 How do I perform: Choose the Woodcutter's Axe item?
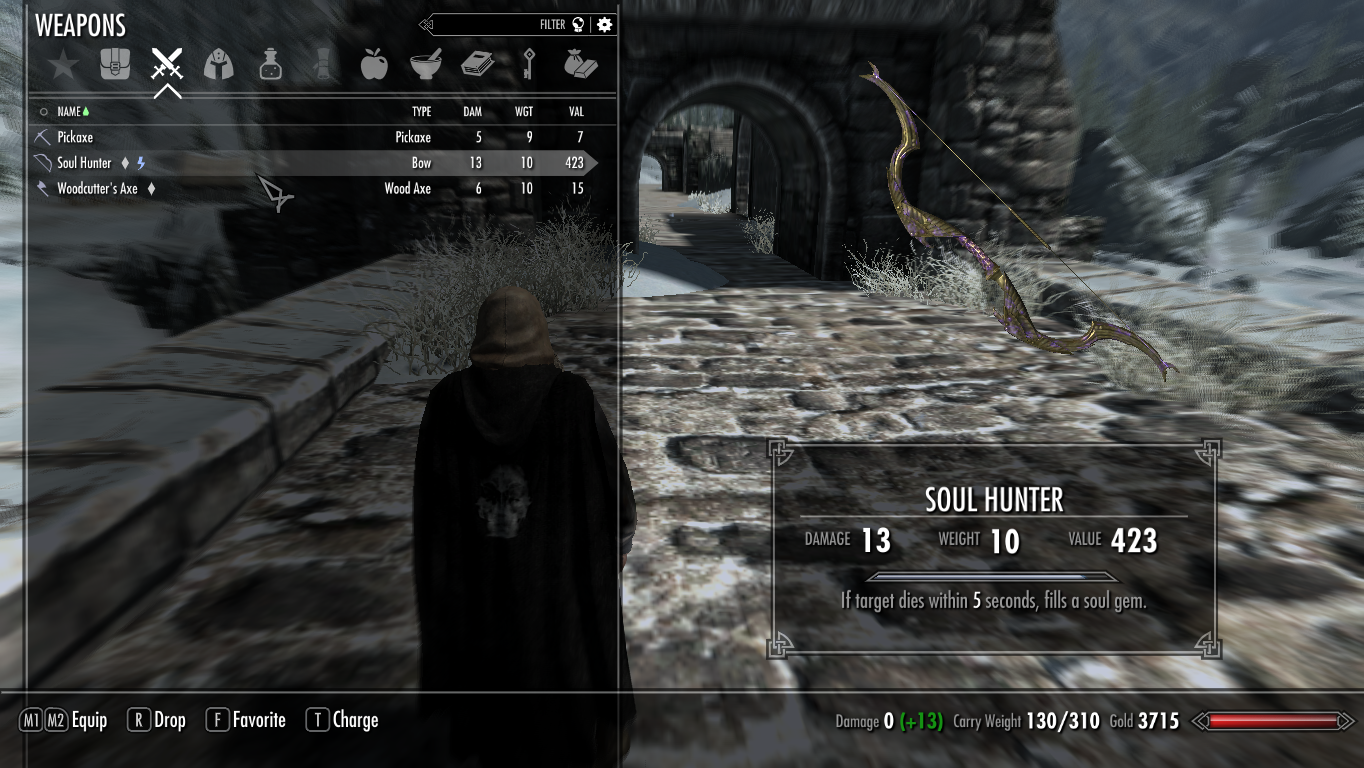(97, 188)
